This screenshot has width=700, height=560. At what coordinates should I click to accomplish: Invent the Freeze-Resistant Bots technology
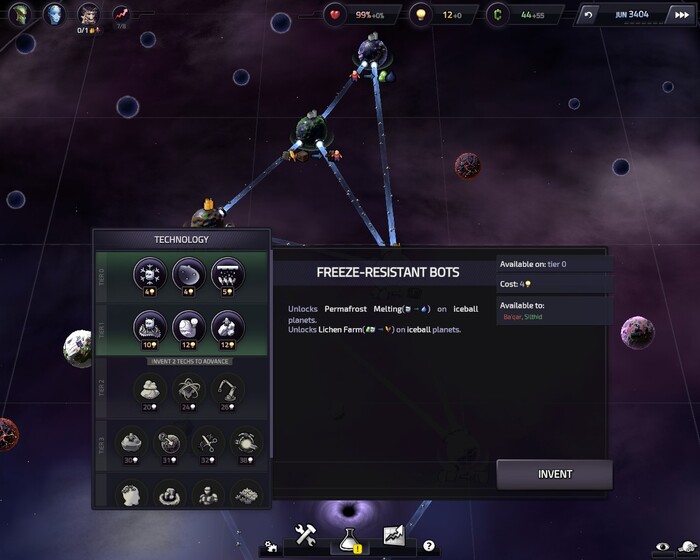click(x=554, y=474)
